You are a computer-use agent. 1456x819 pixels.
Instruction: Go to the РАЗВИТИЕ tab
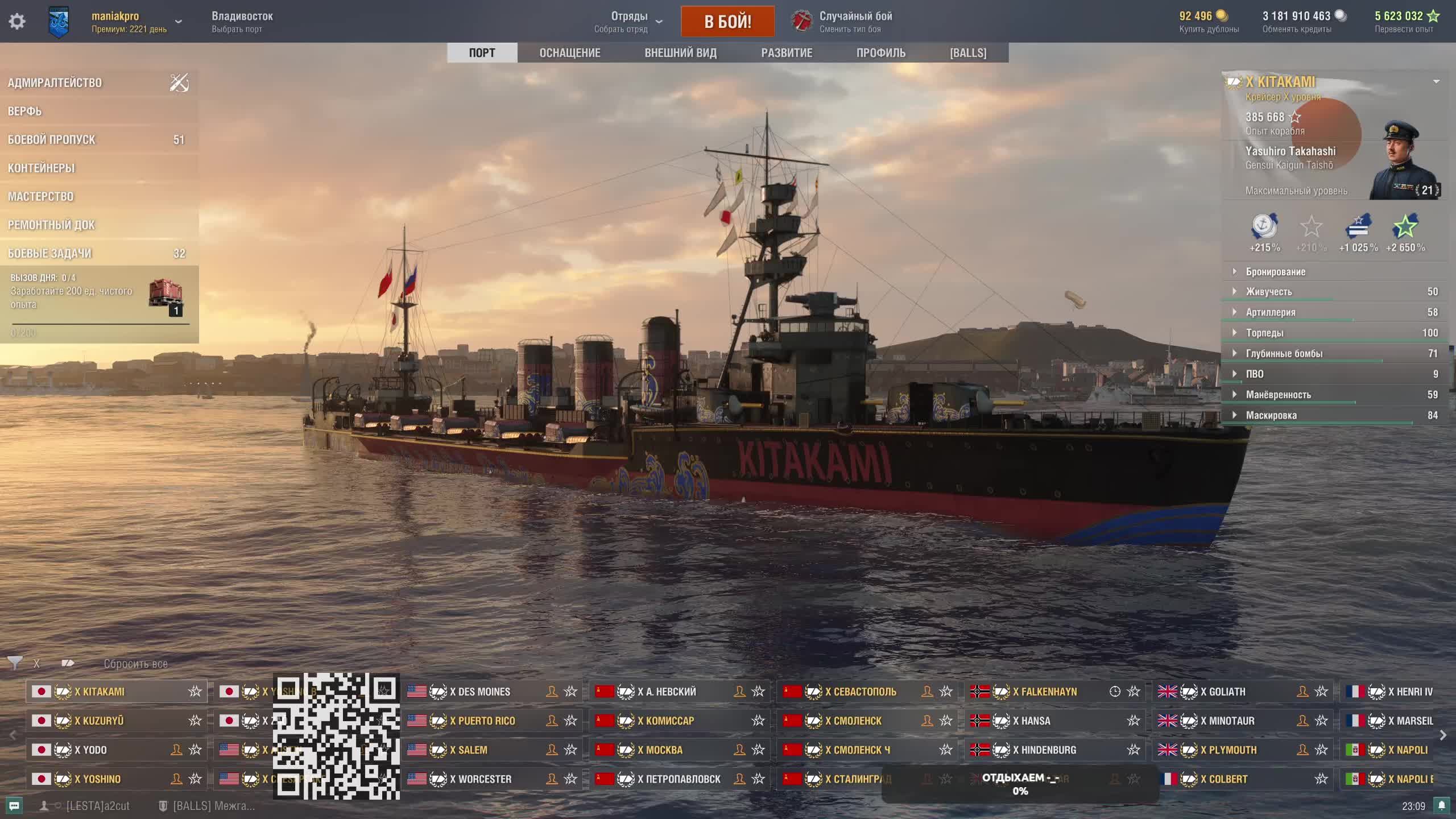tap(787, 53)
